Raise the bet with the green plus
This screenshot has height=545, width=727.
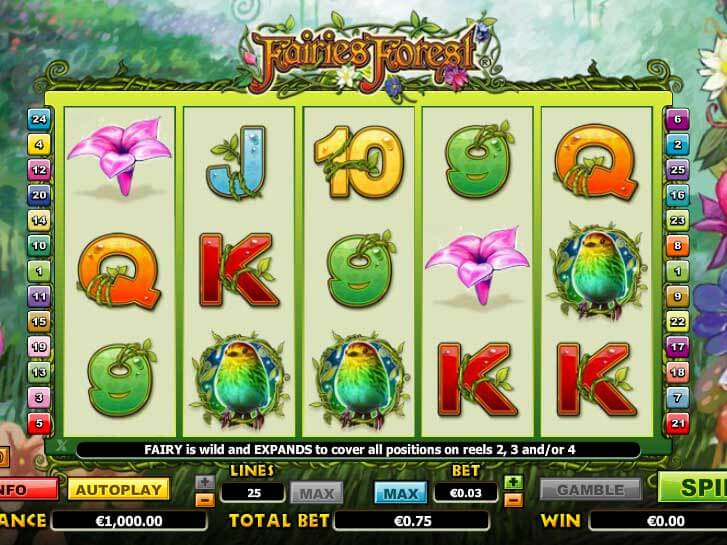pos(514,482)
